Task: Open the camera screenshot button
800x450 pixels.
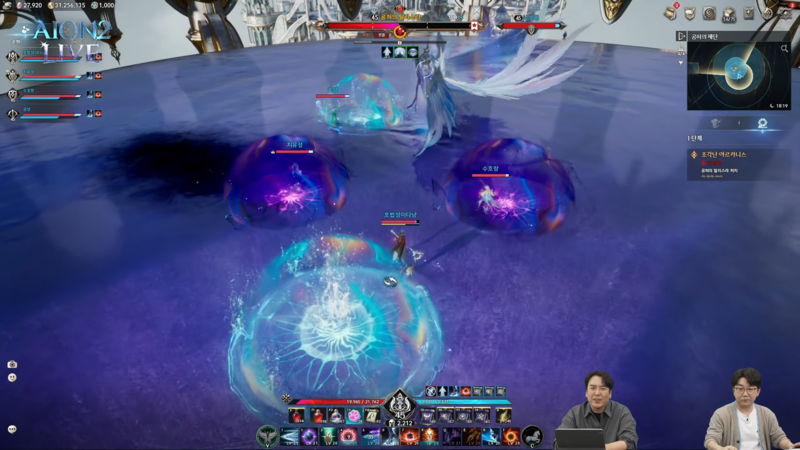Action: 12,364
